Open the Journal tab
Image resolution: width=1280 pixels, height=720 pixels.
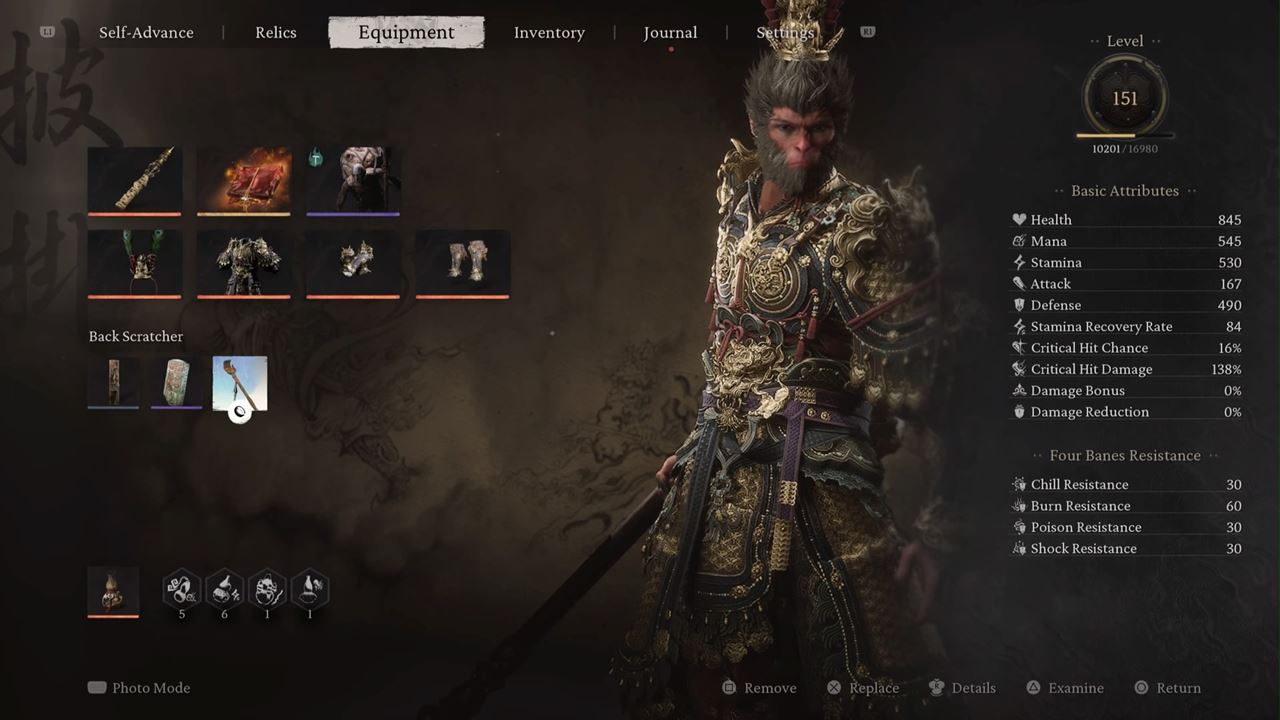point(670,33)
